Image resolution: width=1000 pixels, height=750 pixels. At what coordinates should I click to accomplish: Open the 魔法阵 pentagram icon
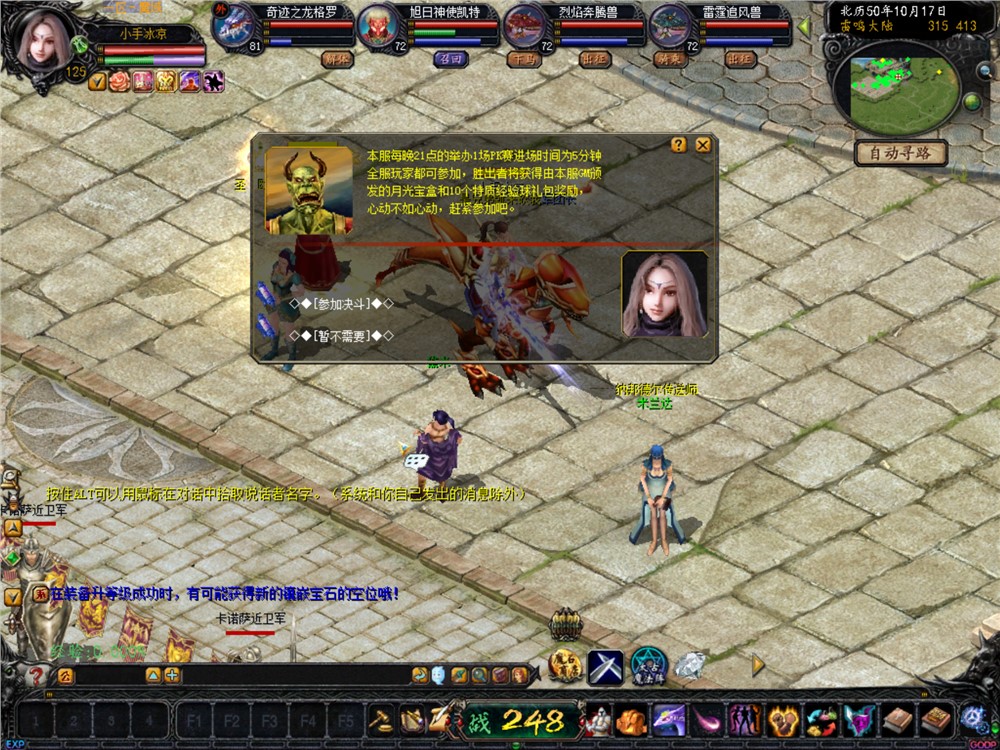click(x=649, y=665)
